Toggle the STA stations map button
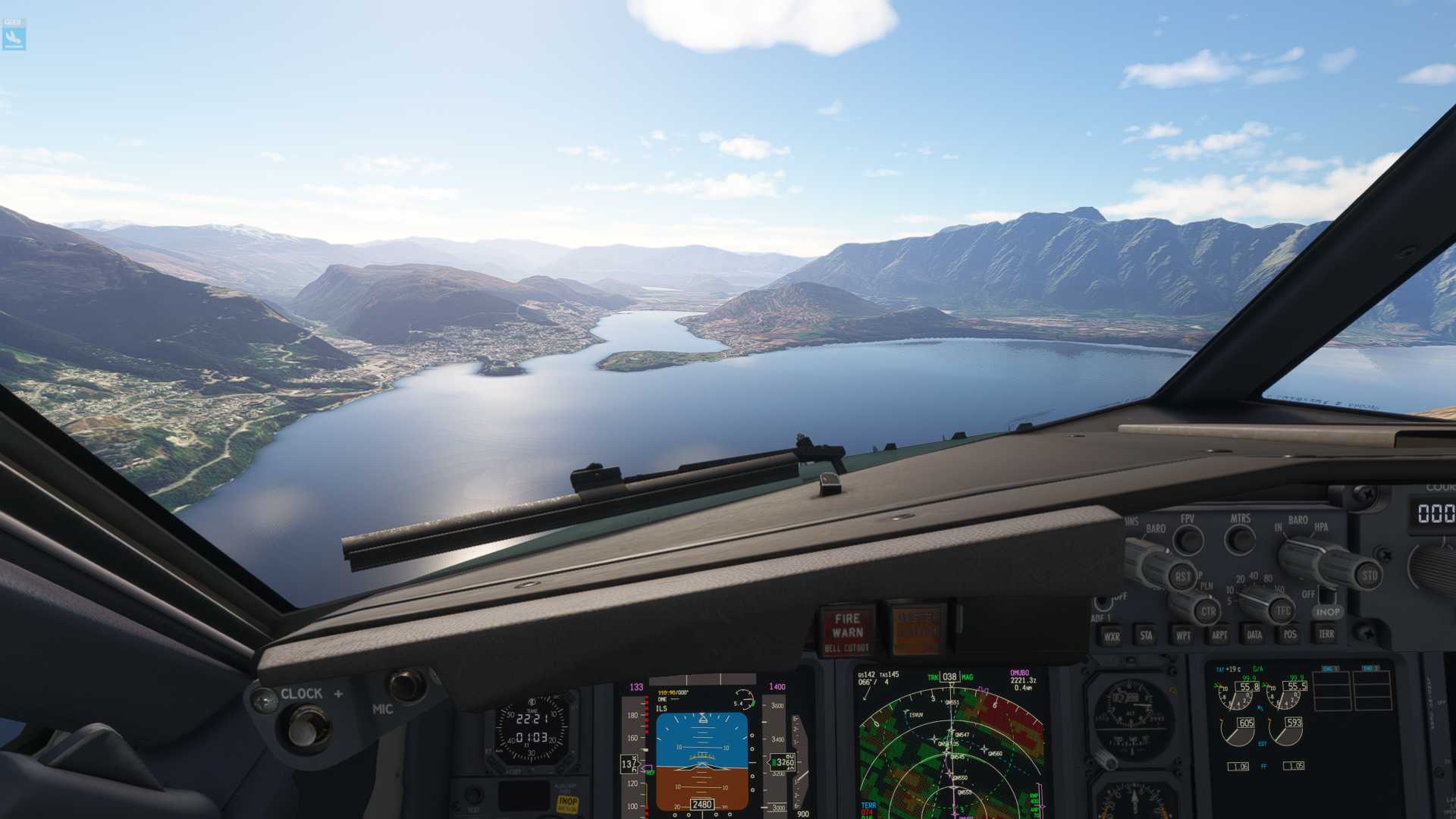The image size is (1456, 819). [1146, 635]
